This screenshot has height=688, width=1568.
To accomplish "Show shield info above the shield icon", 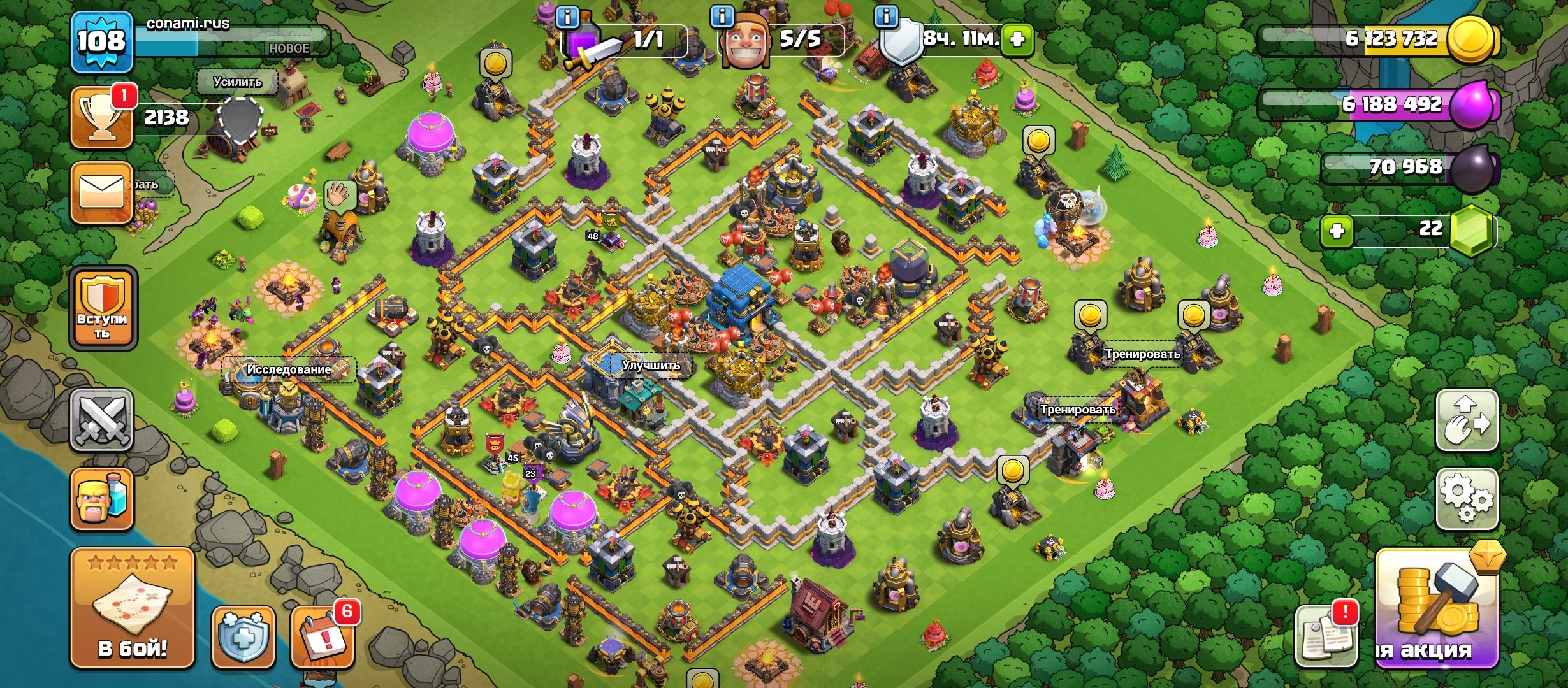I will 886,17.
